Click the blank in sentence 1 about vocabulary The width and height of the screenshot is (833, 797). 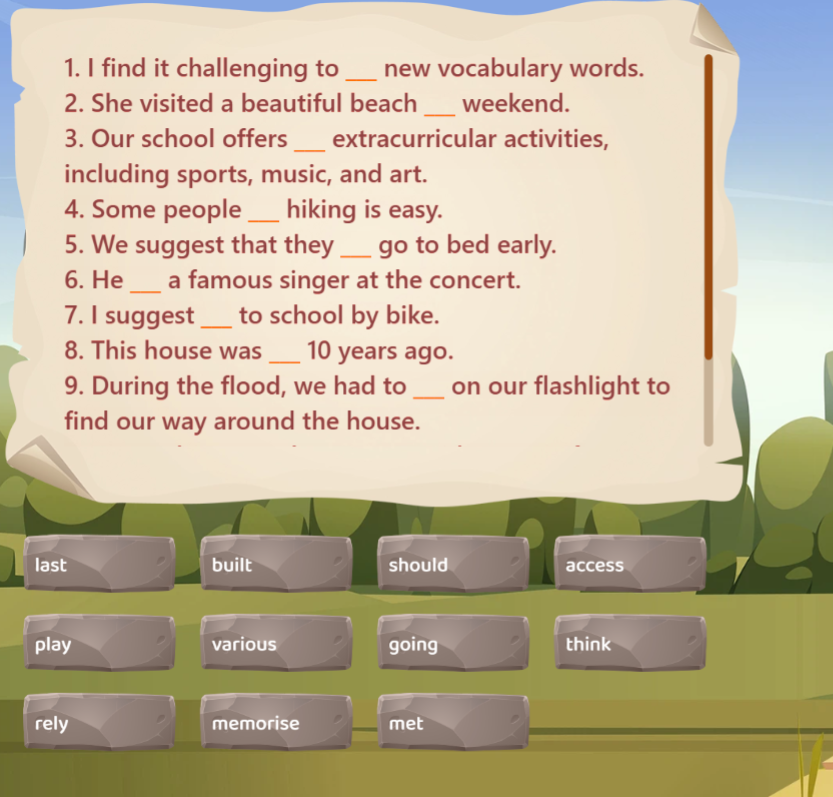tap(361, 72)
